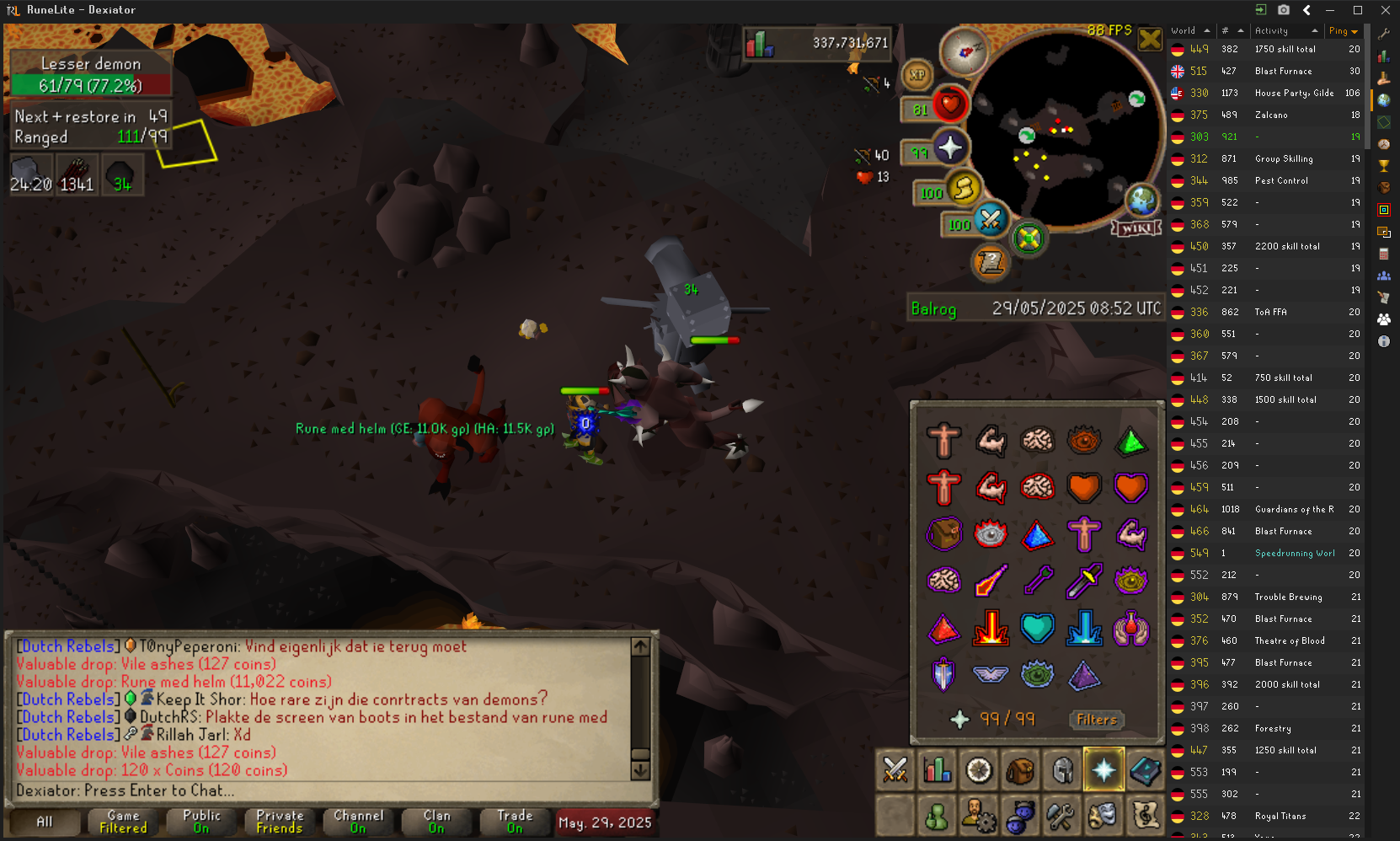The height and width of the screenshot is (841, 1400).
Task: Open the Wiki lookup banner
Action: coord(1136,228)
